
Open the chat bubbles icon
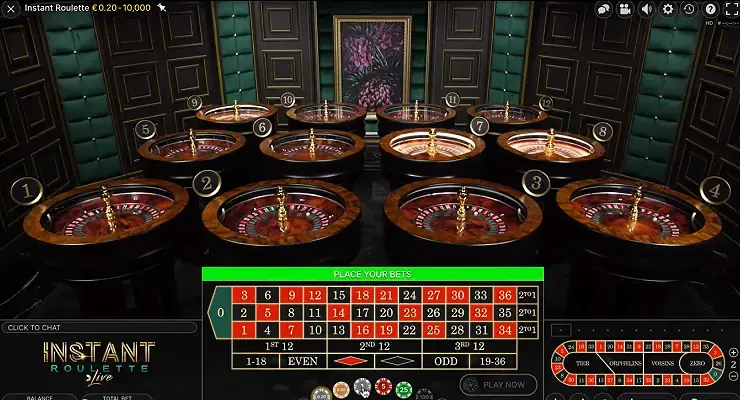603,9
